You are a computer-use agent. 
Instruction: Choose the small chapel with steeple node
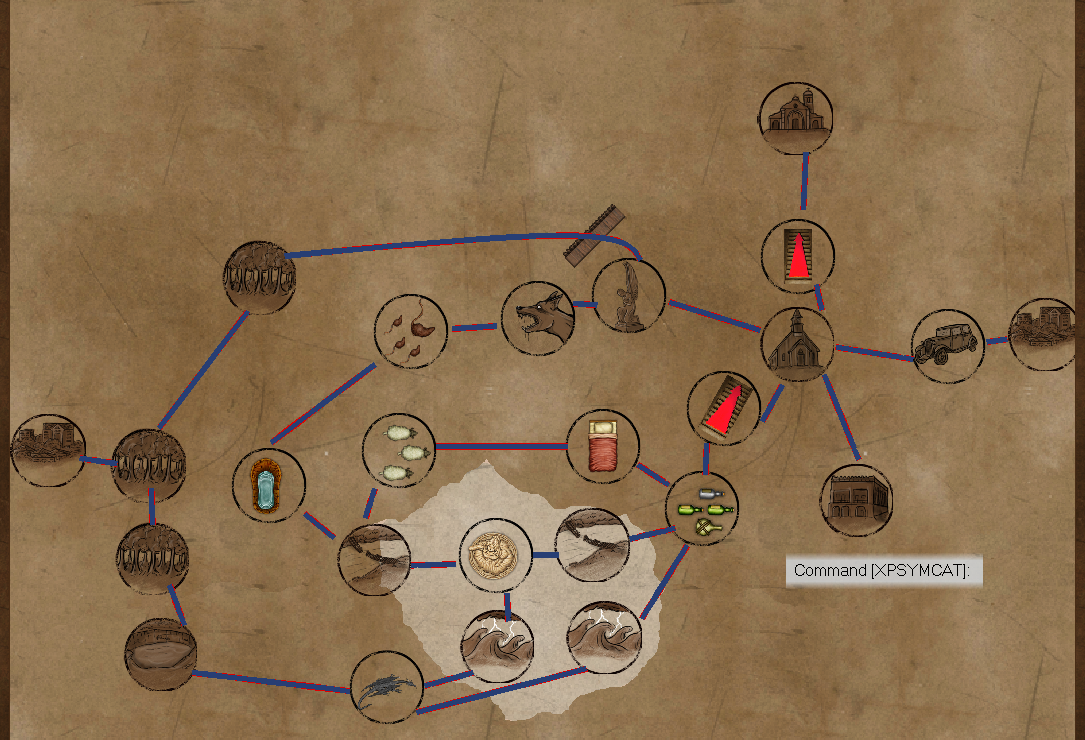tap(797, 344)
